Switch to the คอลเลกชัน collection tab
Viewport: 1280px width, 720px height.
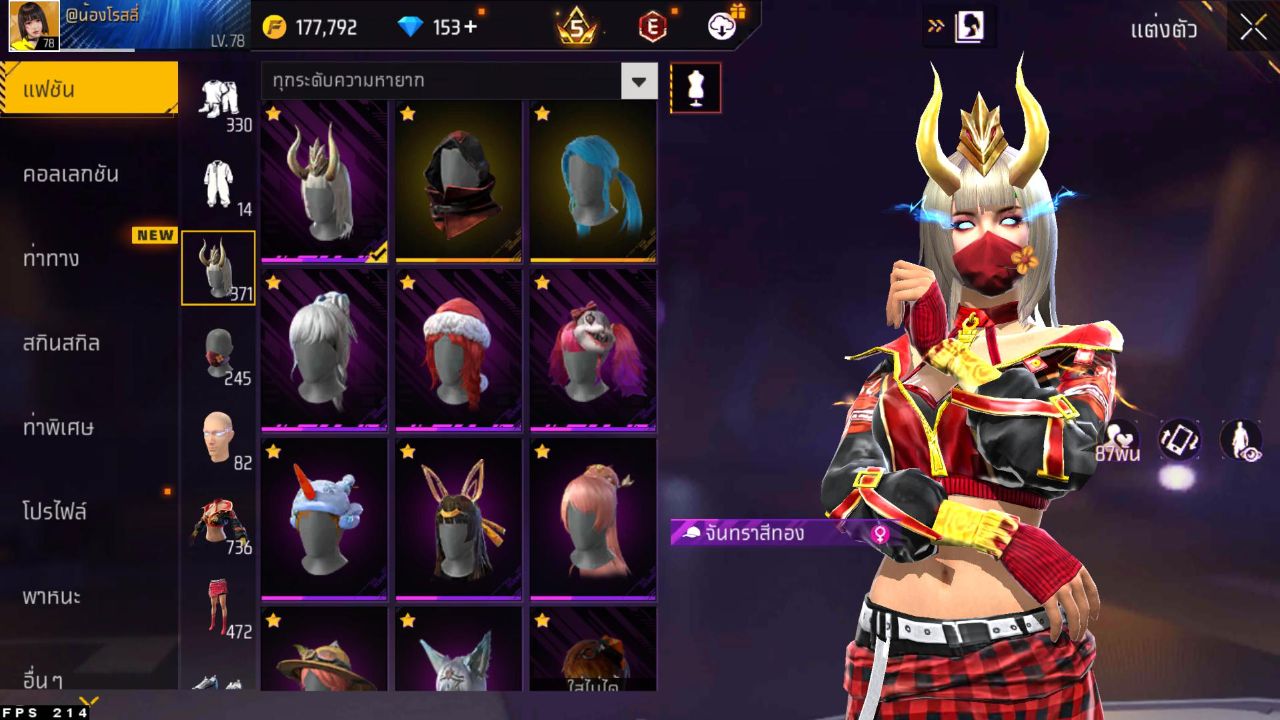[x=72, y=174]
